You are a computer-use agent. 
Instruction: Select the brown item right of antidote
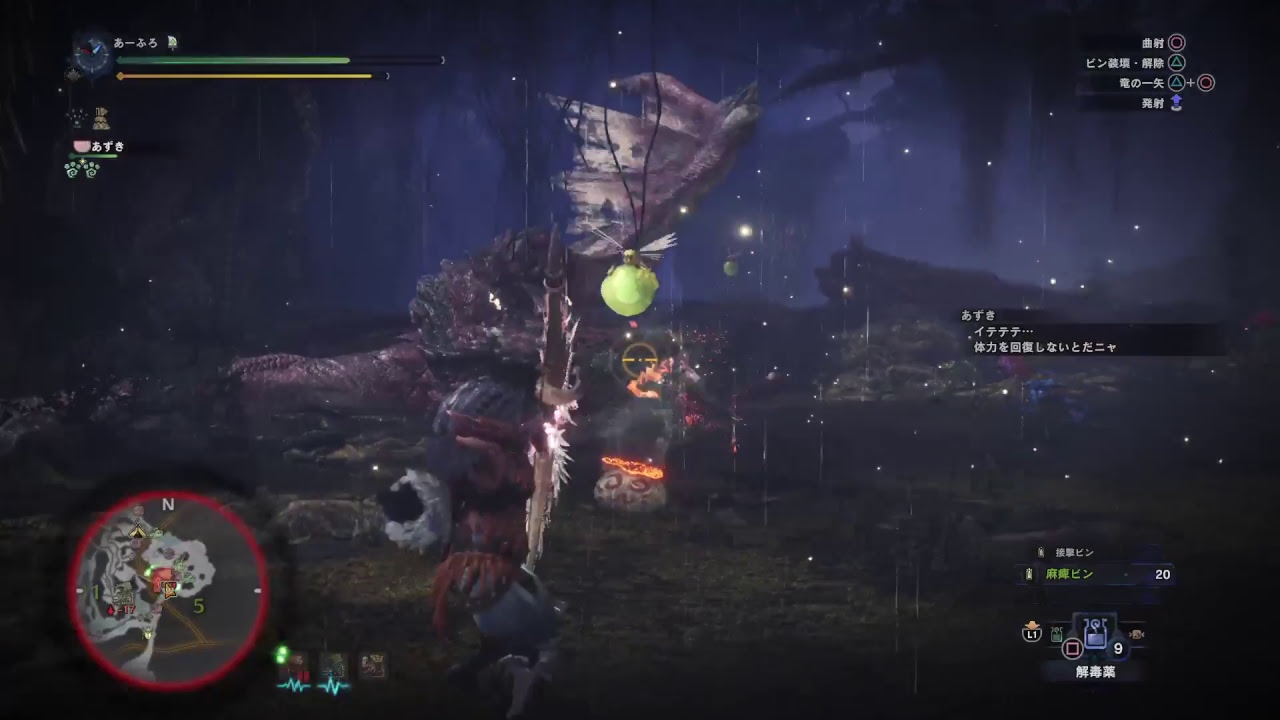pos(1136,633)
